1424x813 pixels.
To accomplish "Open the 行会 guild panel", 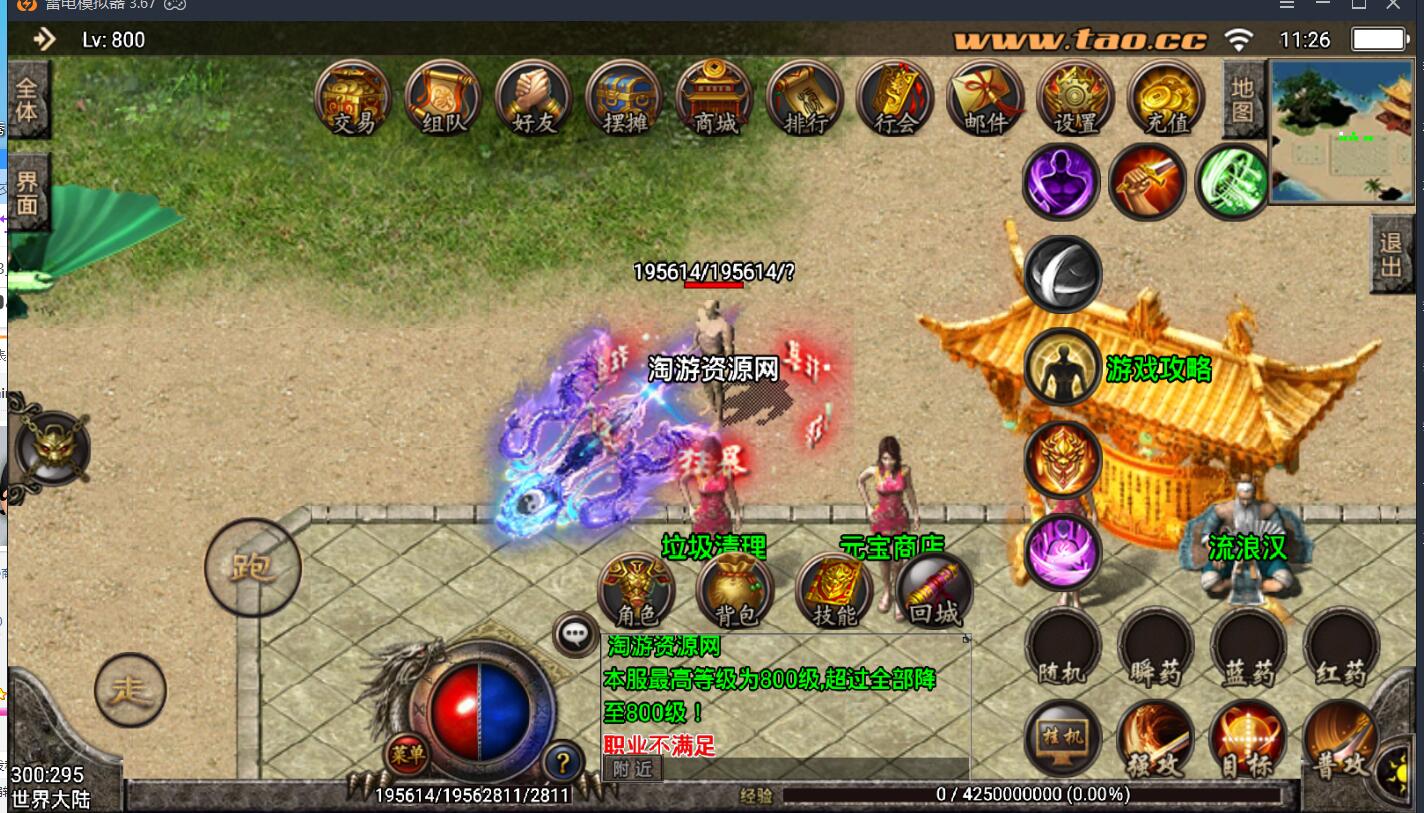I will coord(895,98).
